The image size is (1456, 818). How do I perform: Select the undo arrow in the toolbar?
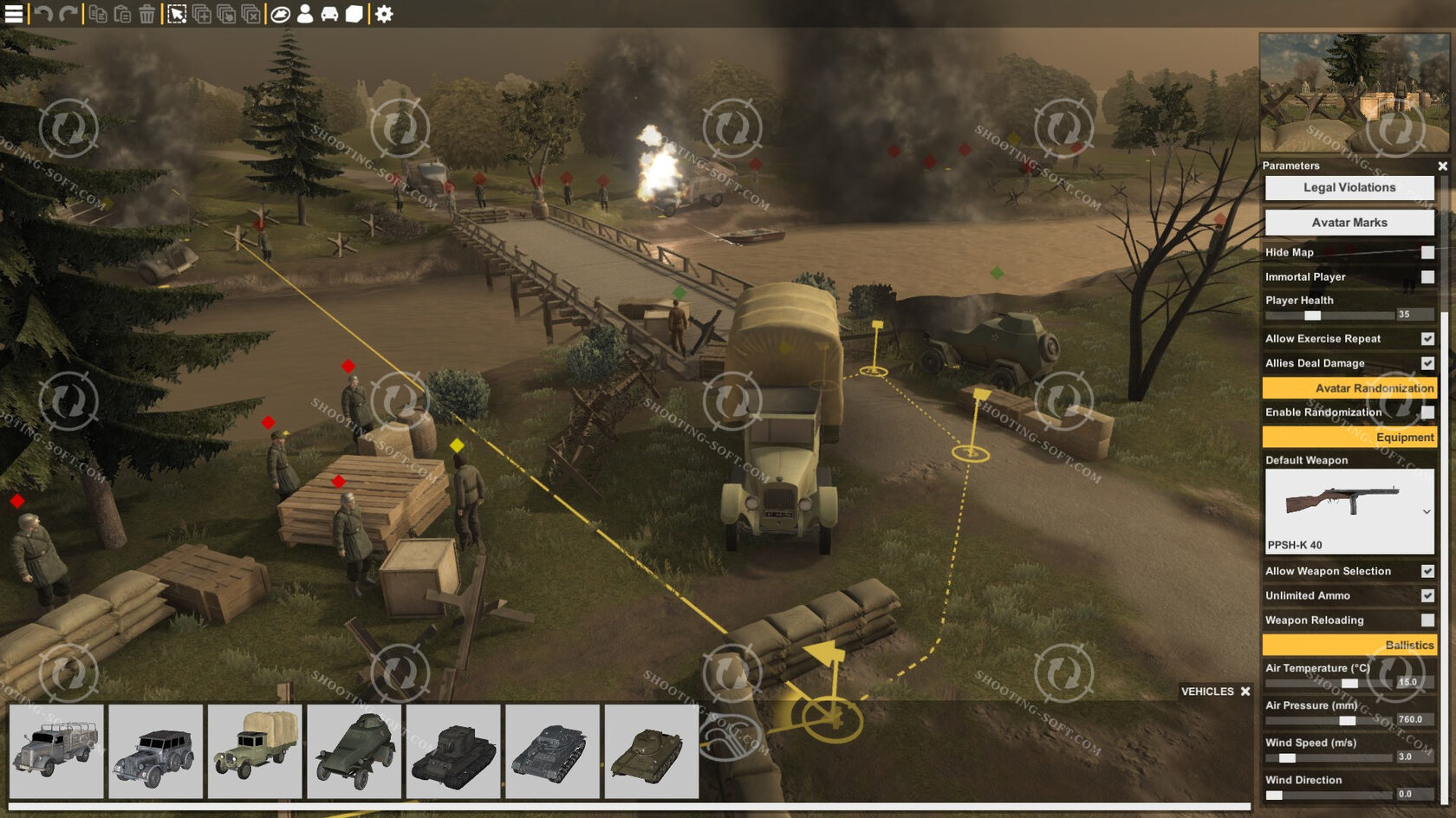[43, 15]
